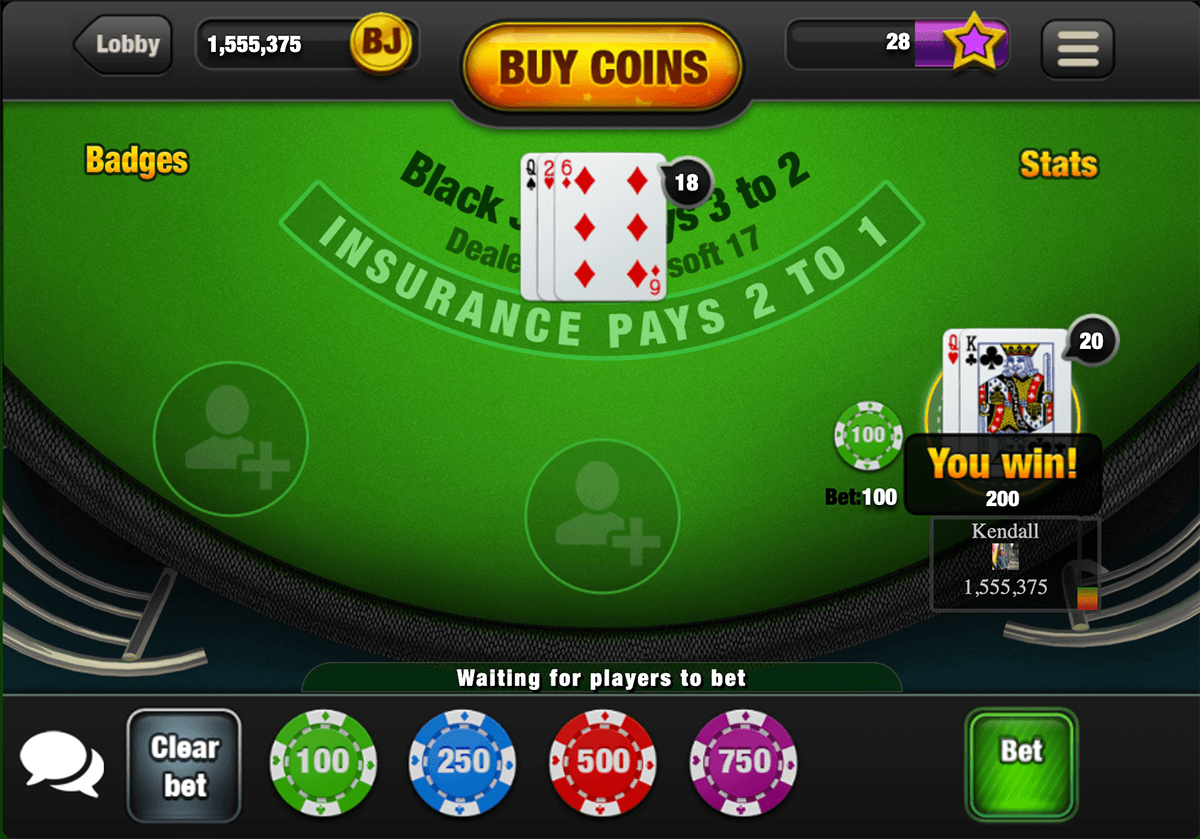This screenshot has height=839, width=1200.
Task: Pick the purple 750 chip
Action: click(743, 762)
